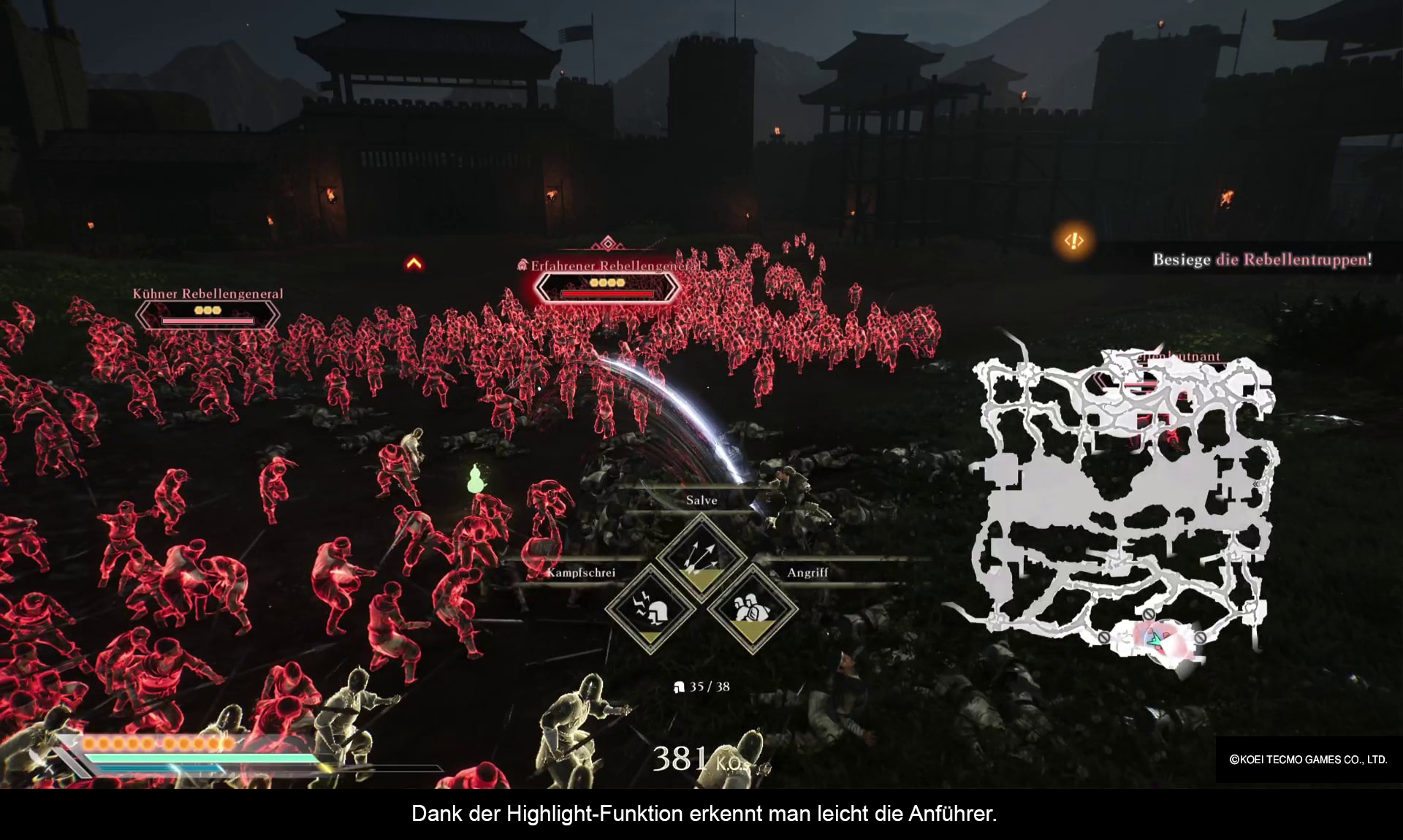1403x840 pixels.
Task: Select the Erfahrener Rebellengeneral nameplate
Action: pos(607,281)
